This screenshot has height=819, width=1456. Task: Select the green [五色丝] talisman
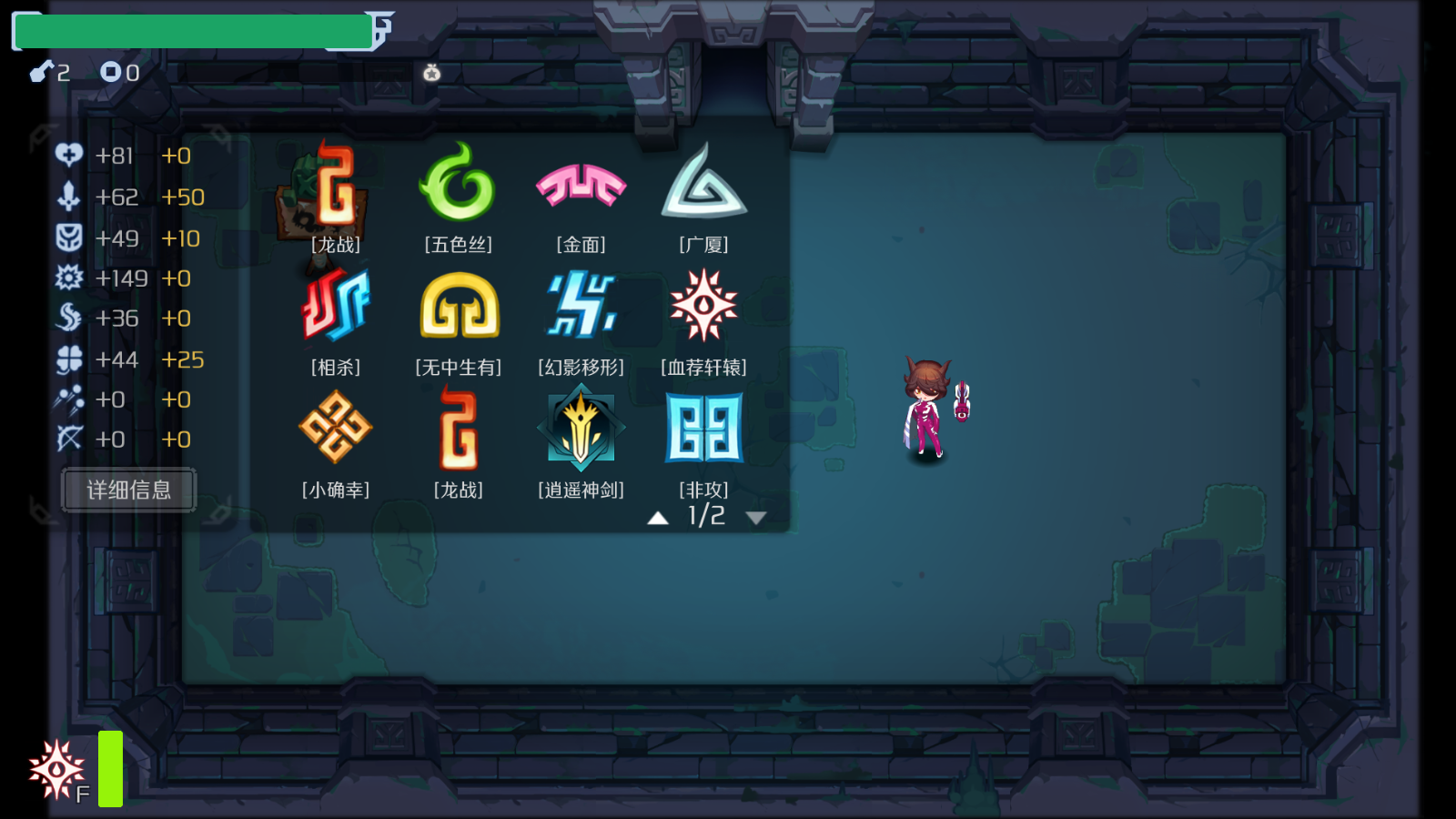click(x=458, y=185)
